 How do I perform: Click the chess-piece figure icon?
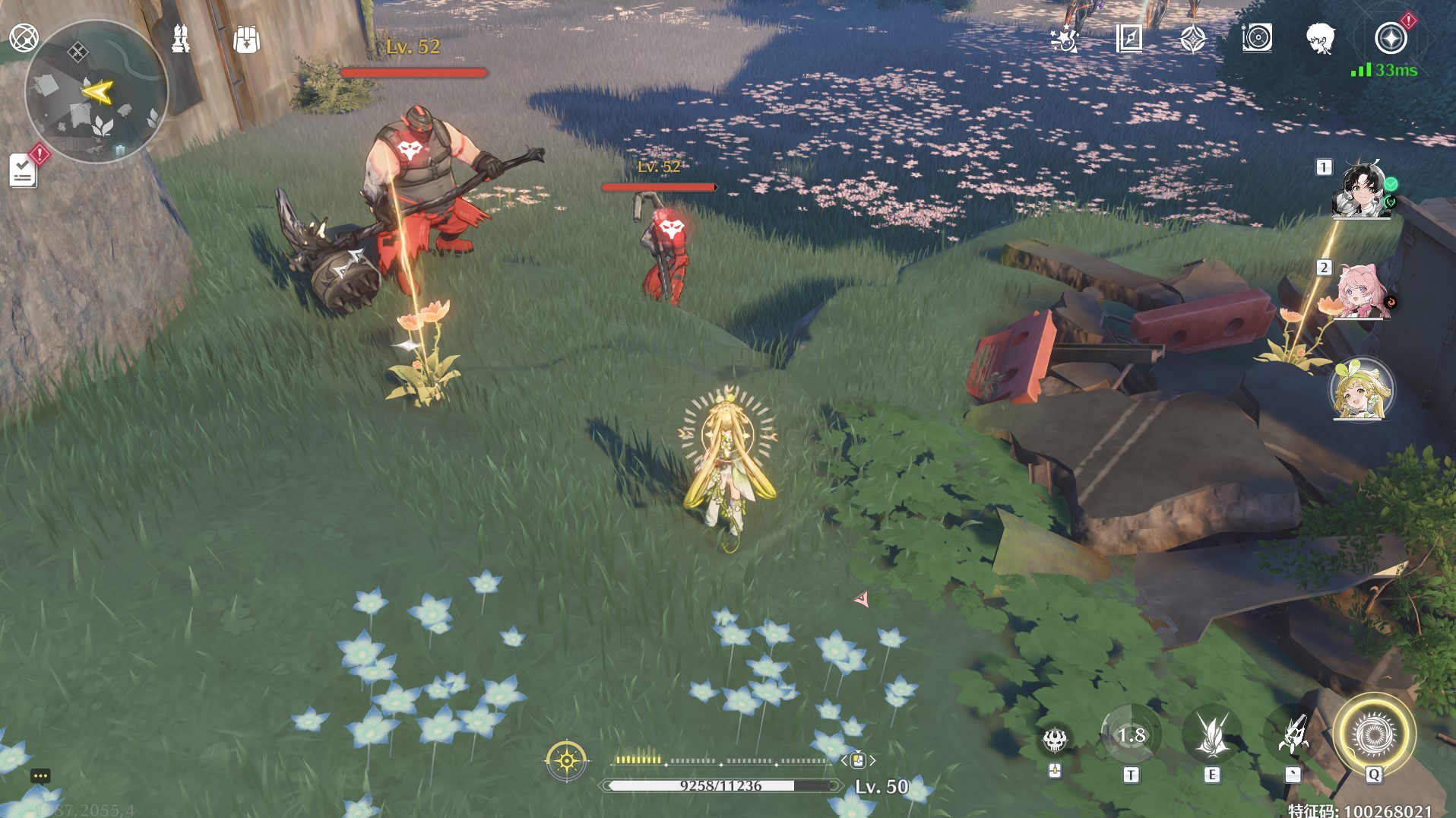click(x=180, y=39)
